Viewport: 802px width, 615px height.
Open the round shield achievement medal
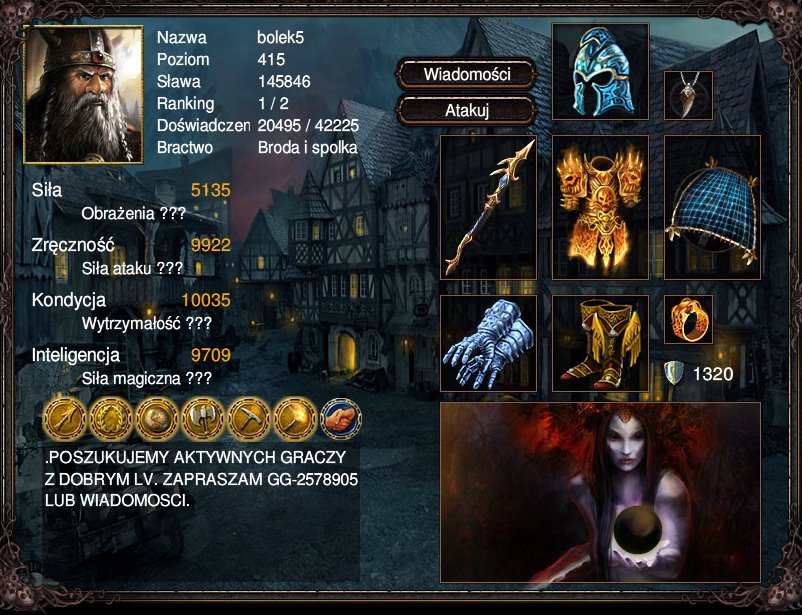coord(156,418)
